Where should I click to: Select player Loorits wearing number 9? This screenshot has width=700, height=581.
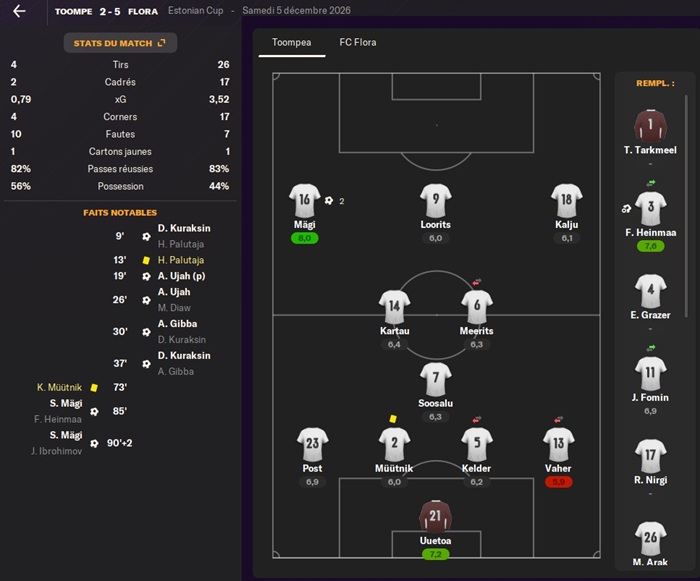pyautogui.click(x=435, y=200)
